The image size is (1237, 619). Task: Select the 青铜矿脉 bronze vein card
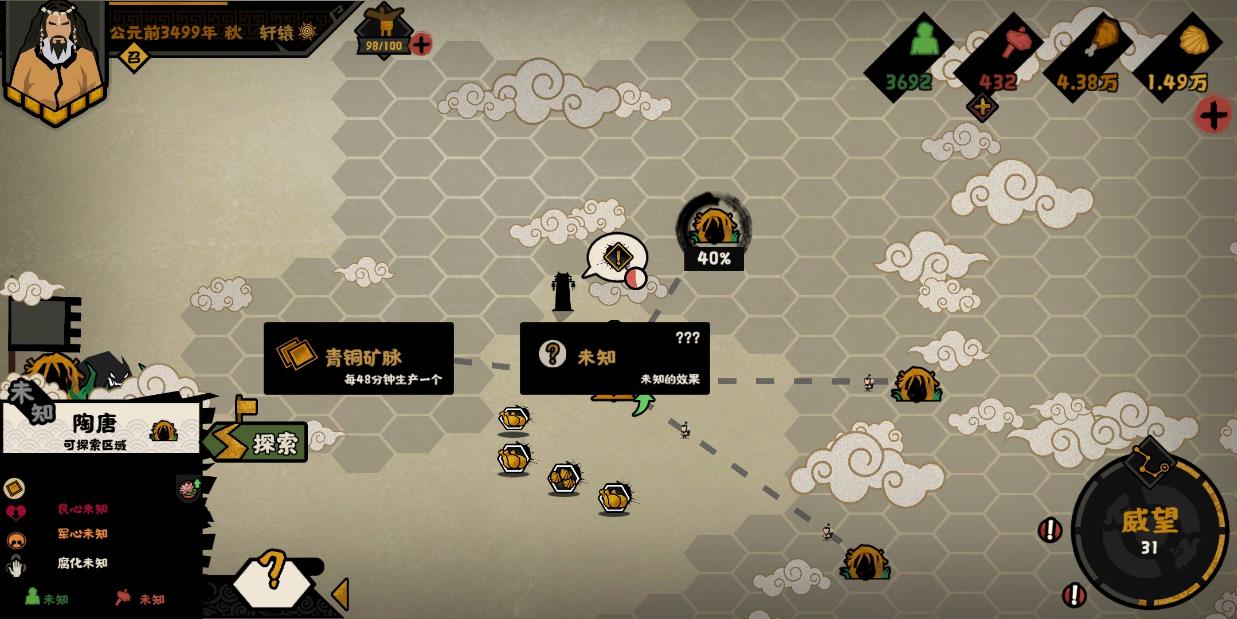pos(358,358)
